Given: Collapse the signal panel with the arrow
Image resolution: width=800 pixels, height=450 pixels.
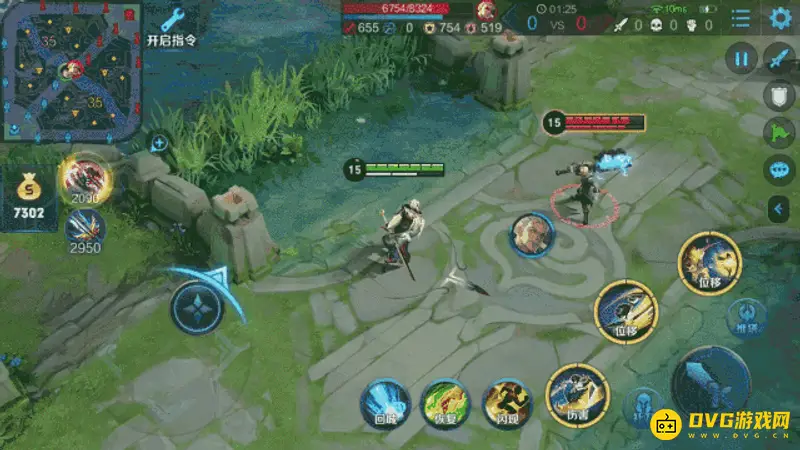Looking at the screenshot, I should click(779, 208).
